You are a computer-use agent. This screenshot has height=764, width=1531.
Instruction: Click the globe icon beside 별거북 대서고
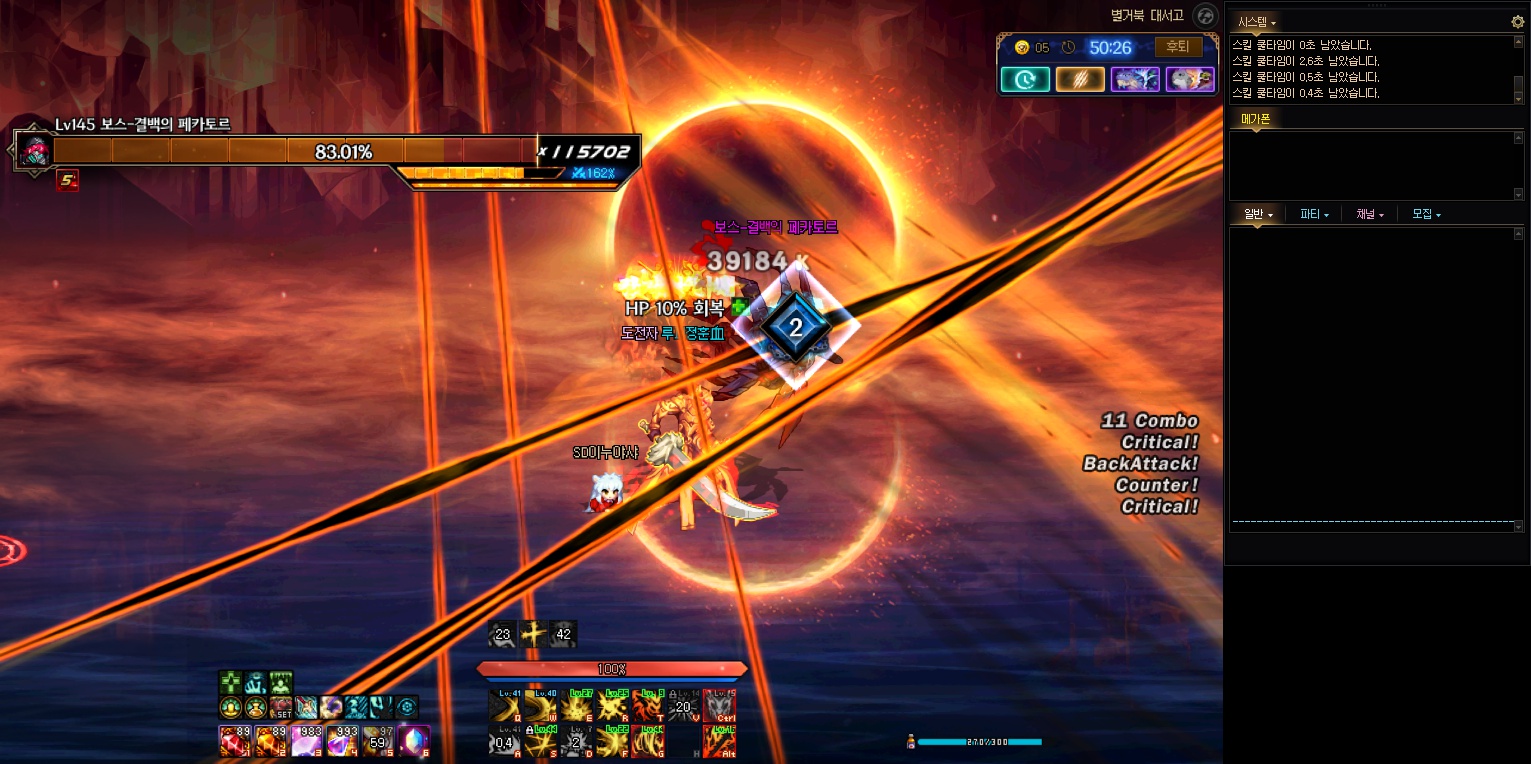pyautogui.click(x=1206, y=16)
